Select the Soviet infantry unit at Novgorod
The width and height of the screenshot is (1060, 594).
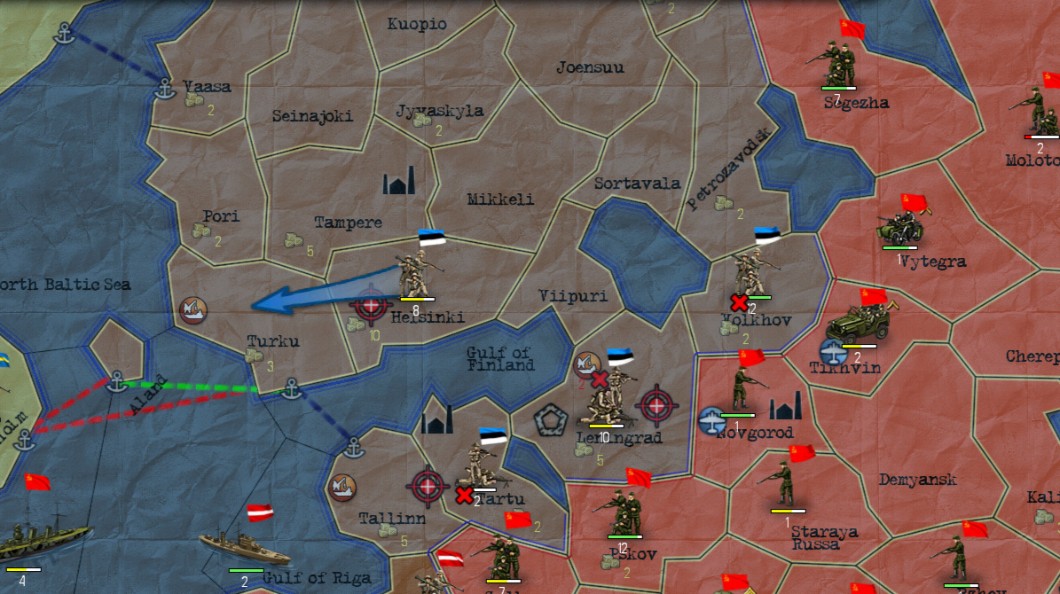[x=741, y=388]
